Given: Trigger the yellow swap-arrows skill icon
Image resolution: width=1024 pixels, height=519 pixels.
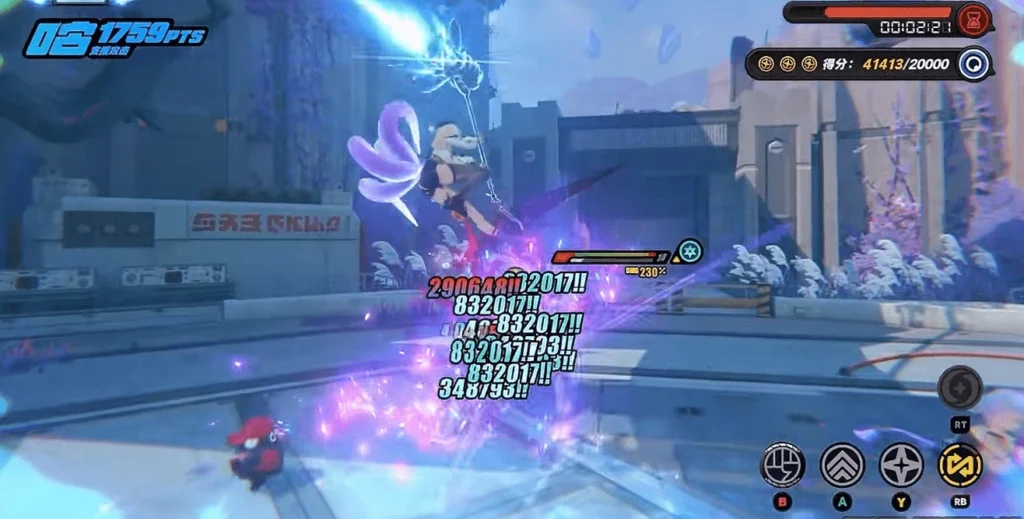Looking at the screenshot, I should [x=960, y=465].
